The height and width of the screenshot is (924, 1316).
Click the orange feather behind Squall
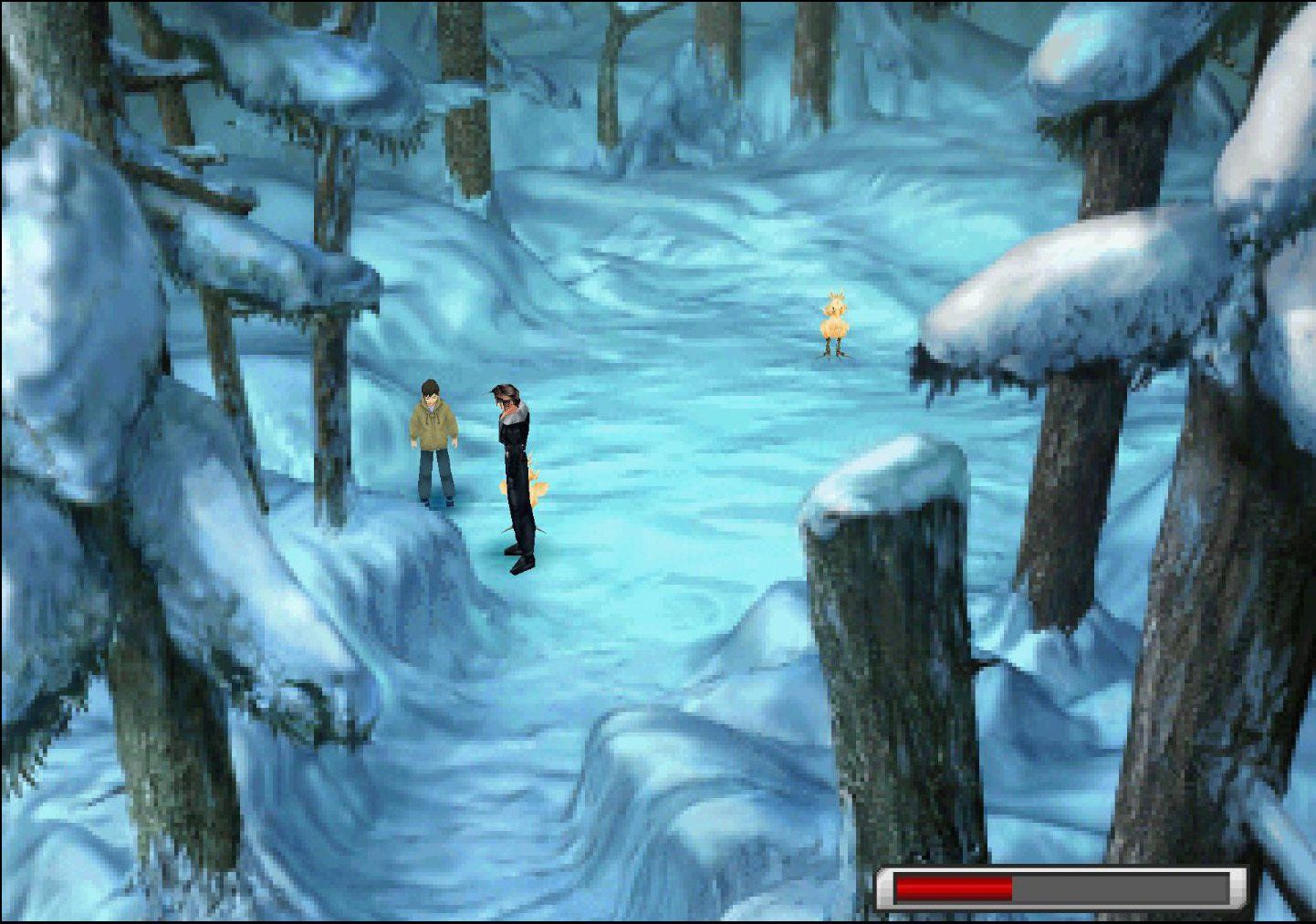(535, 488)
